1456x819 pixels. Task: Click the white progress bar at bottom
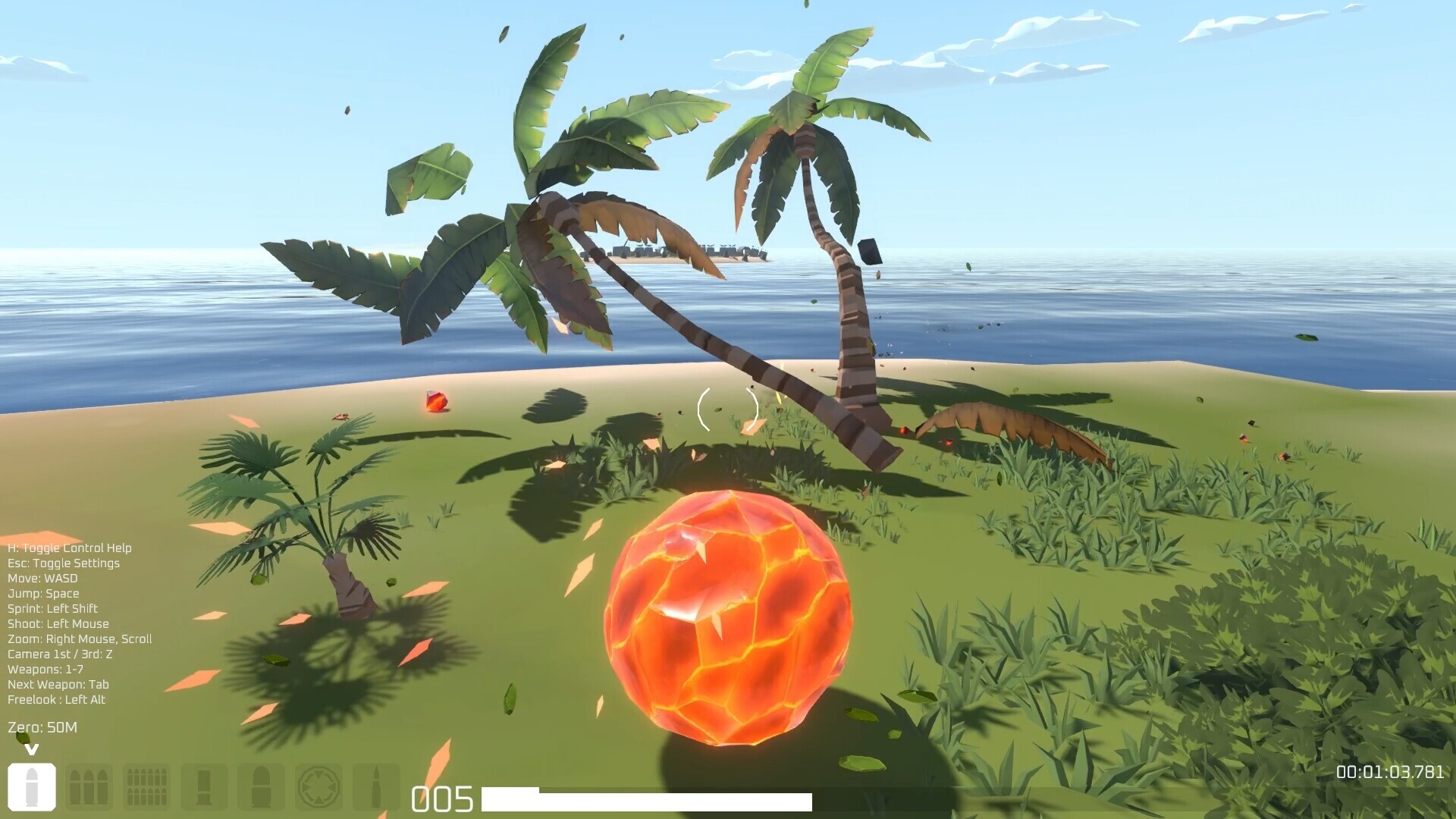(648, 798)
